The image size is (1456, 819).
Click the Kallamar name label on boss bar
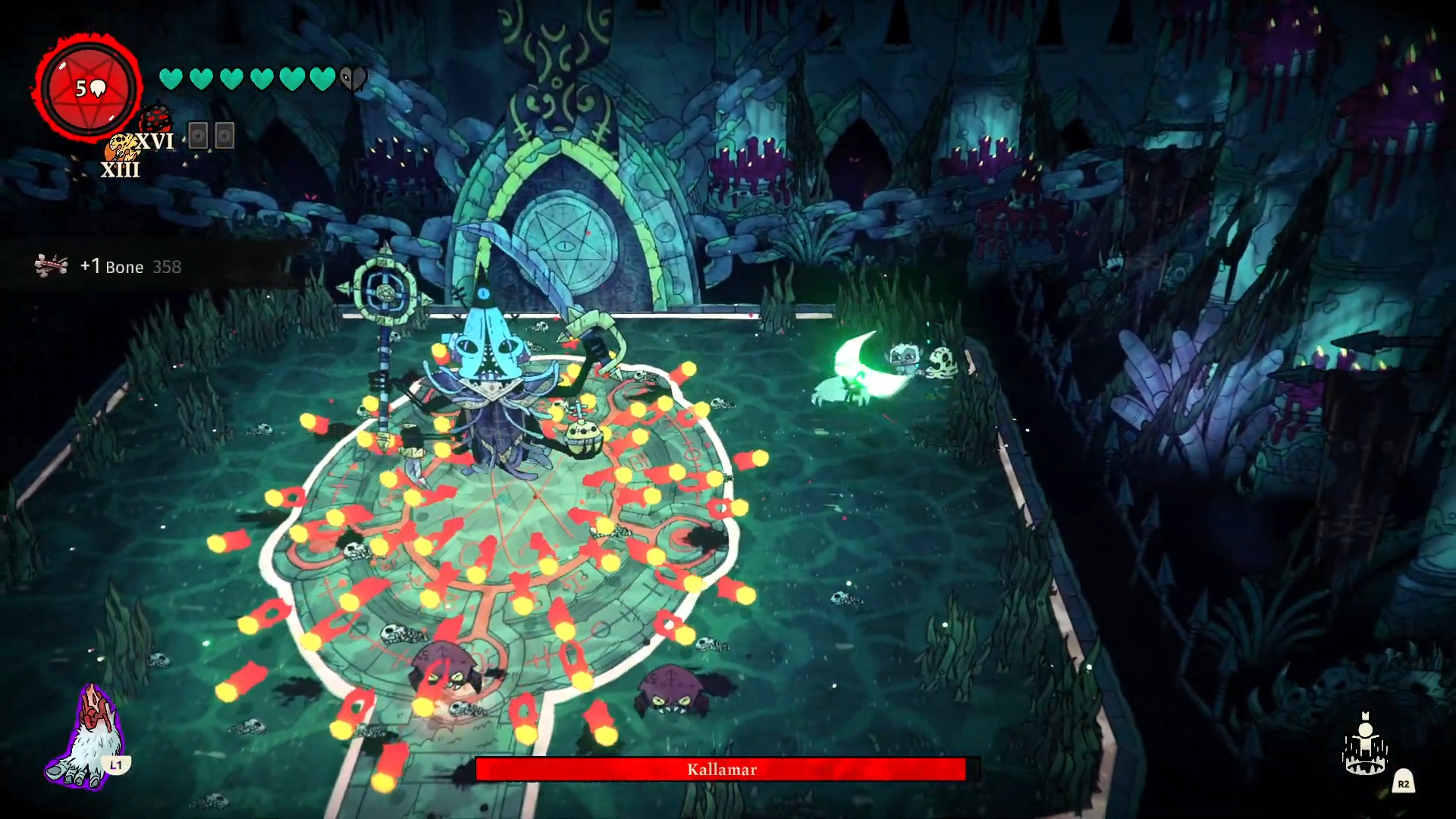(722, 770)
